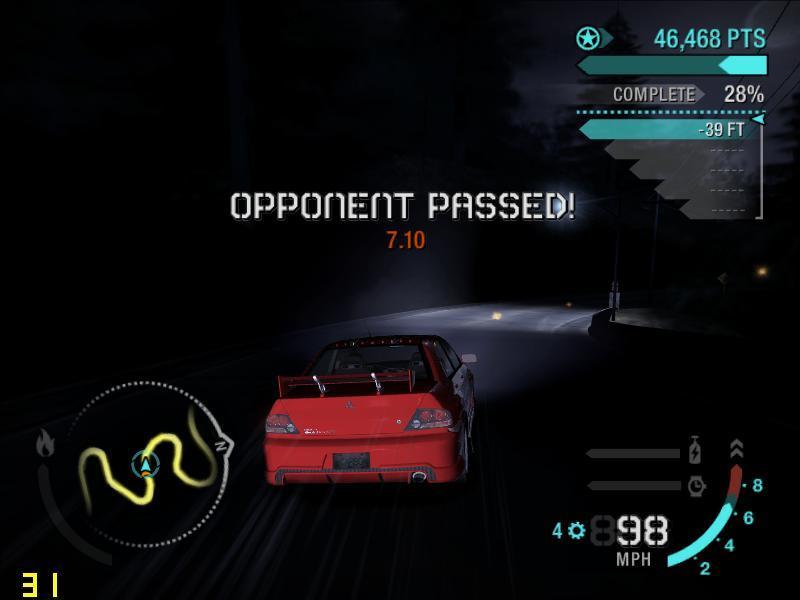Click the nitrous bottle icon
Viewport: 800px width, 600px height.
click(x=696, y=452)
